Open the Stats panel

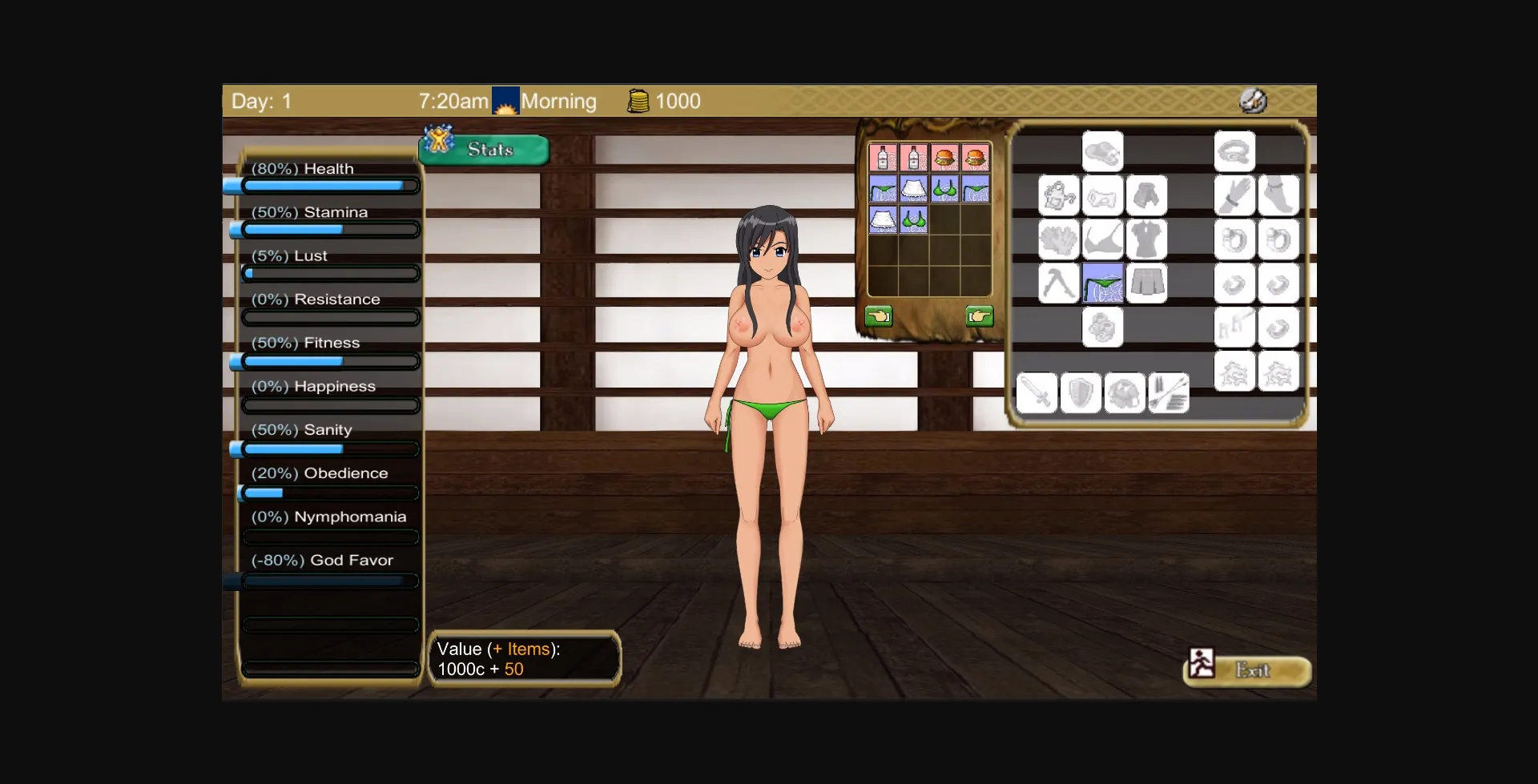483,149
